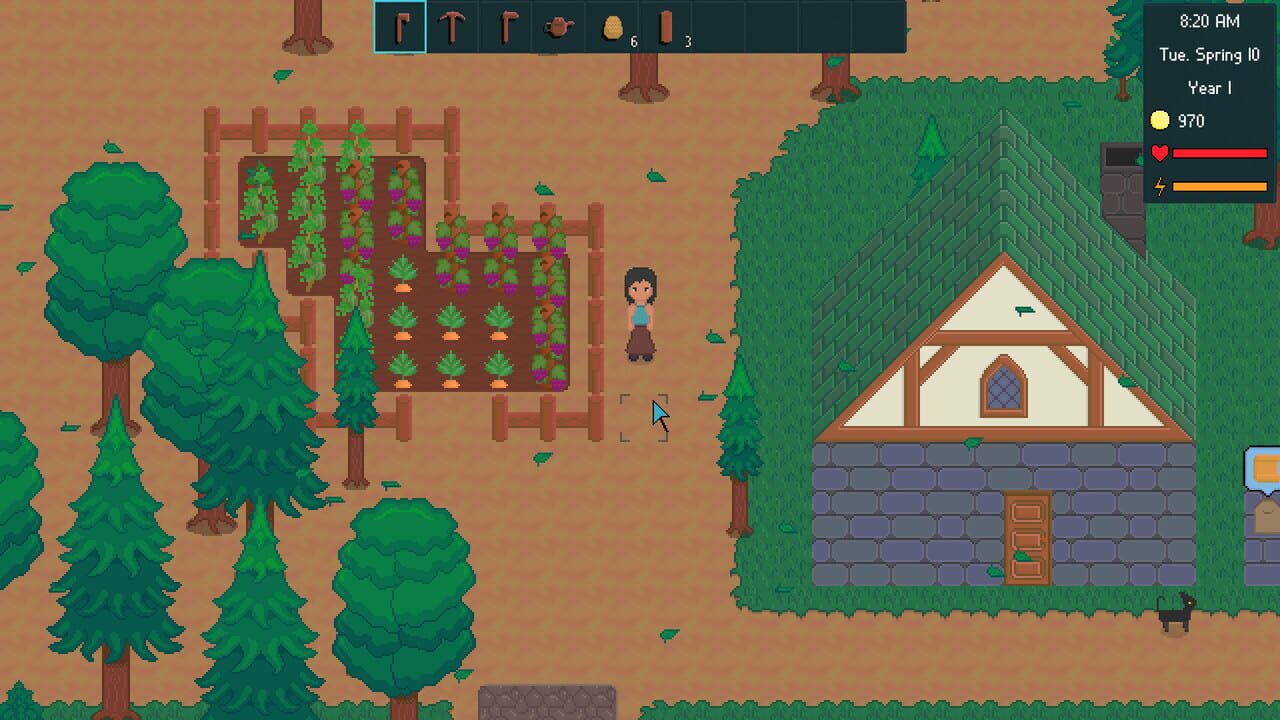Screen dimensions: 1280x720
Task: Select the pickaxe from the hotbar
Action: [452, 27]
